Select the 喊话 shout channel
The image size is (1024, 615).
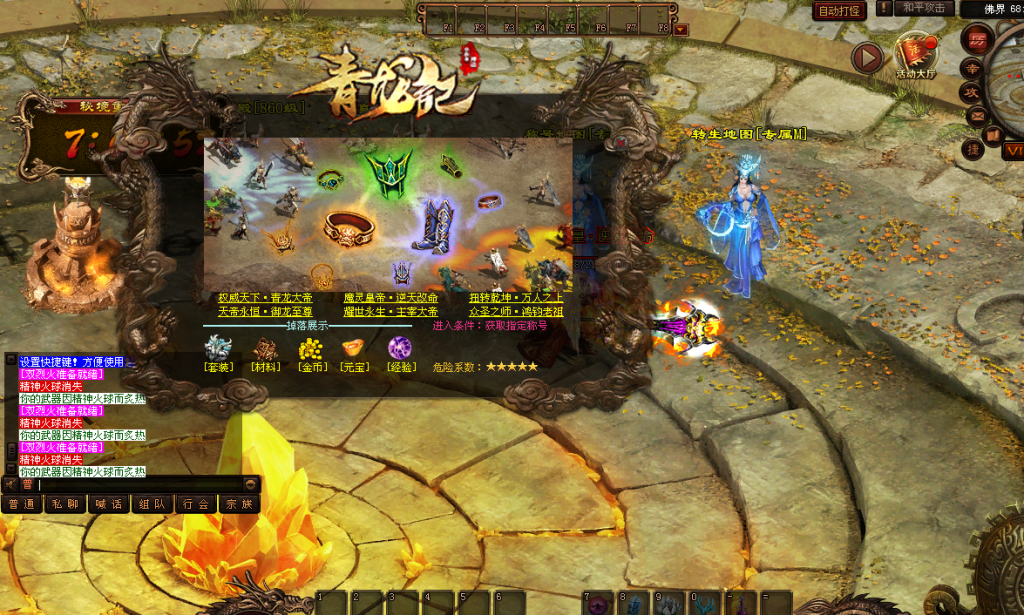pyautogui.click(x=109, y=504)
